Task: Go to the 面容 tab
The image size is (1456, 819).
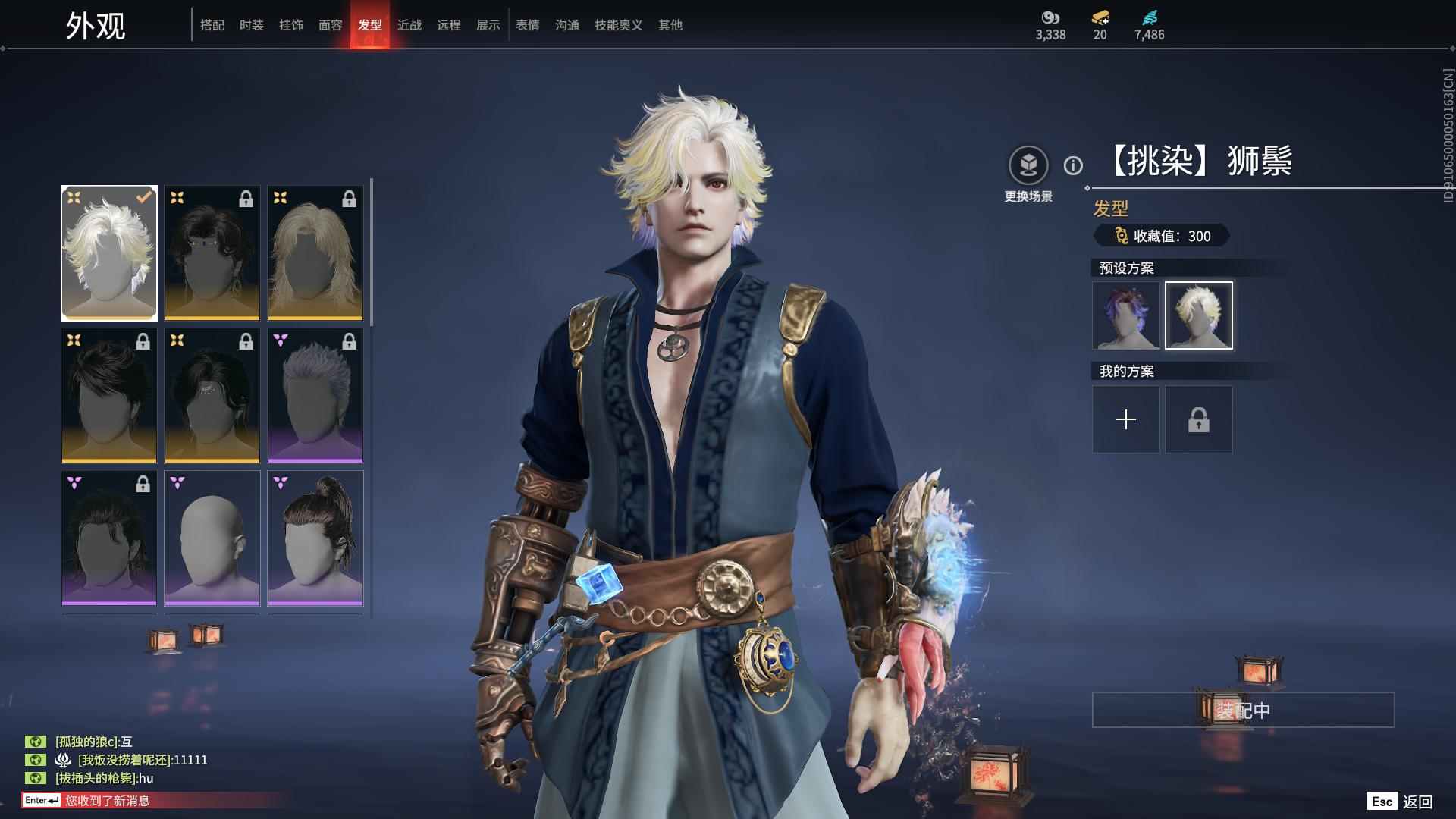Action: pos(331,25)
